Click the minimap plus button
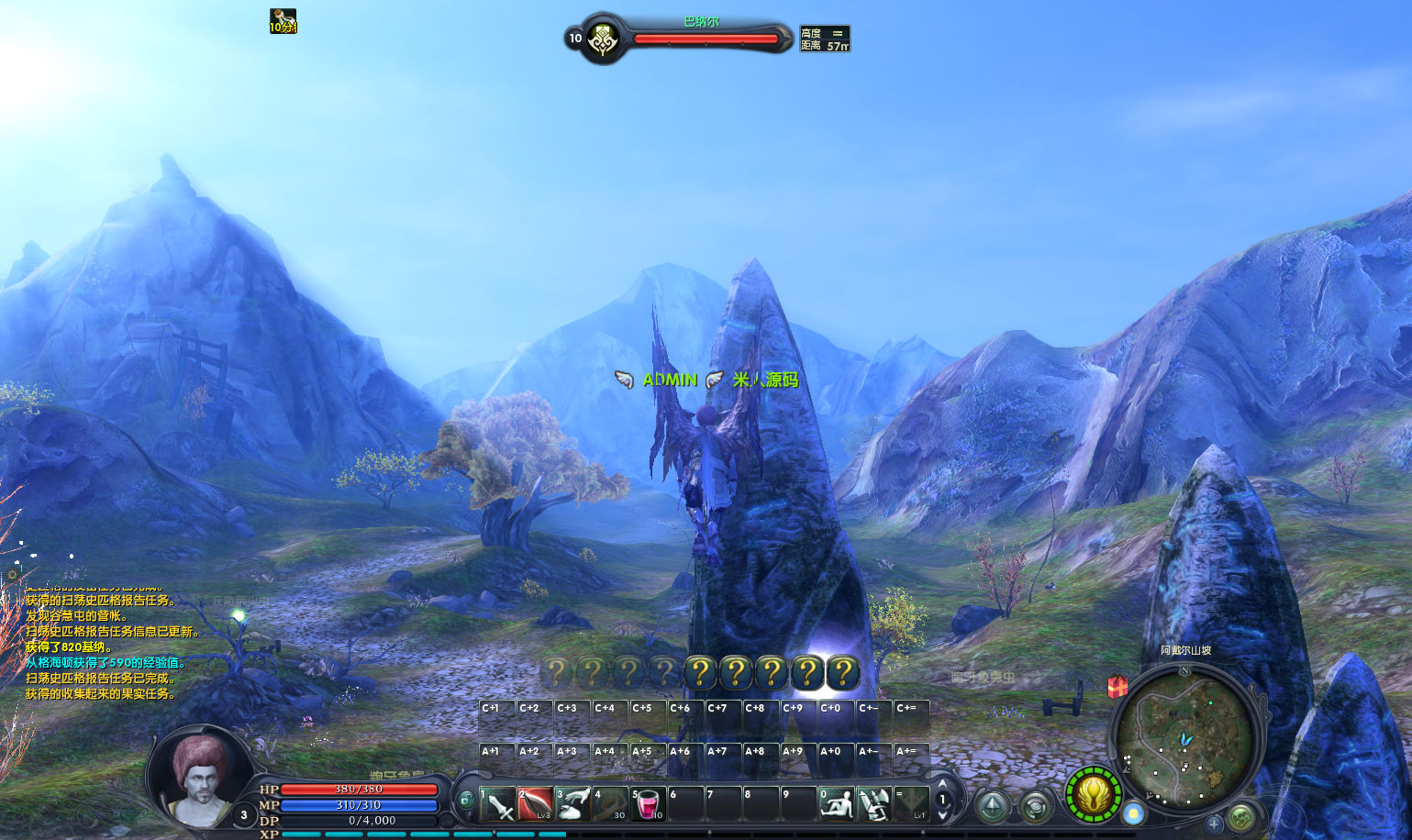The image size is (1412, 840). (1214, 823)
